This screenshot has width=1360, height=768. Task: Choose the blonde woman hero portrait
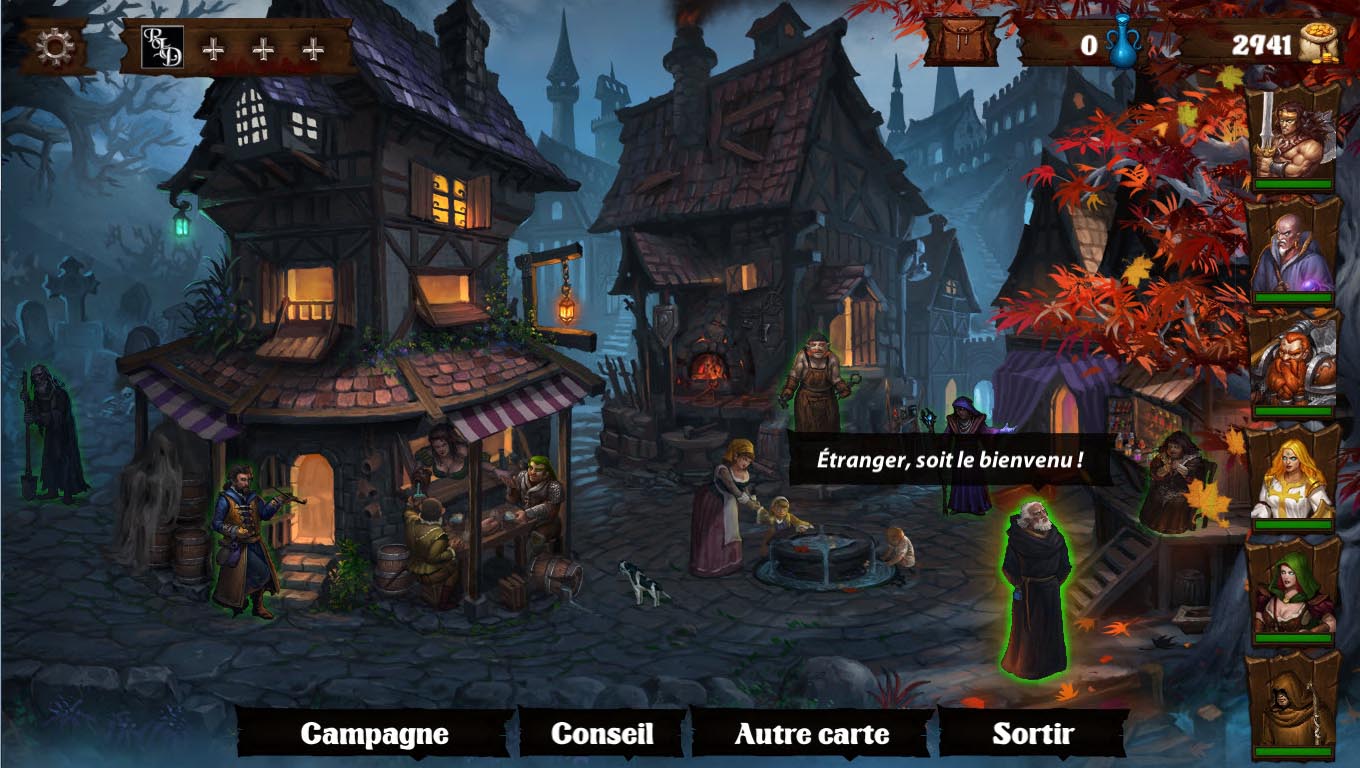tap(1293, 478)
